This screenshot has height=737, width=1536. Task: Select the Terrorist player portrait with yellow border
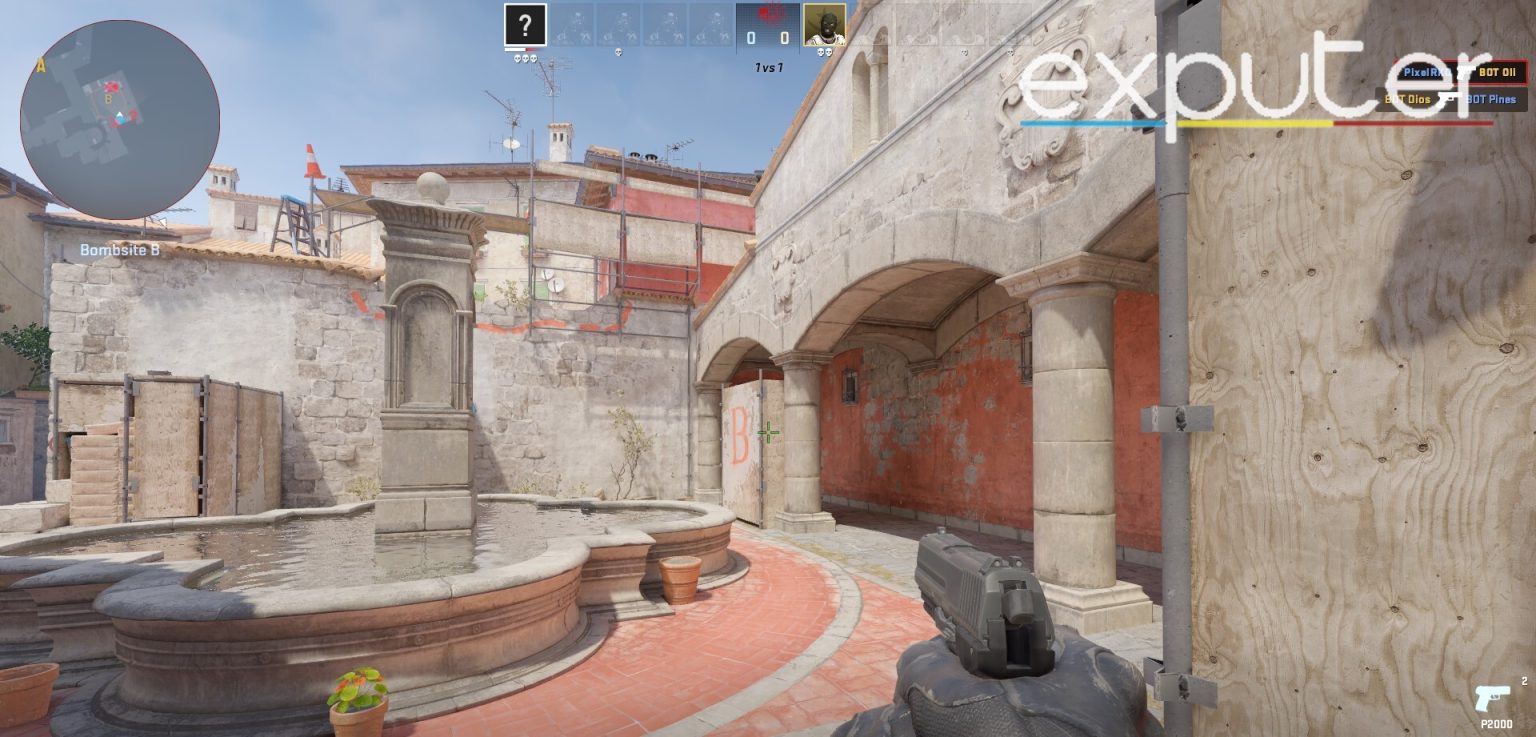(825, 25)
